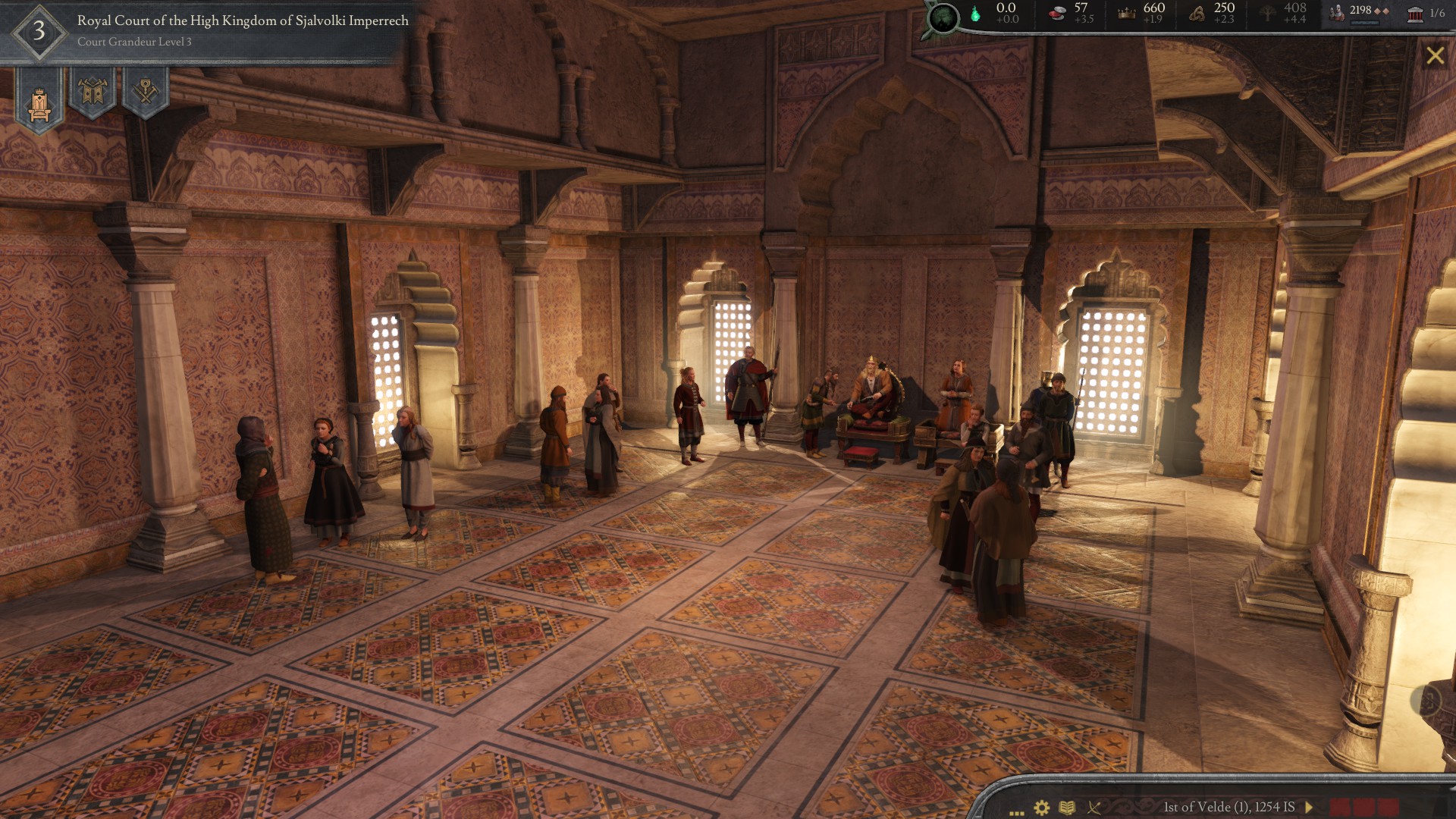
Task: Click the date 1st of Velde
Action: (x=1228, y=807)
